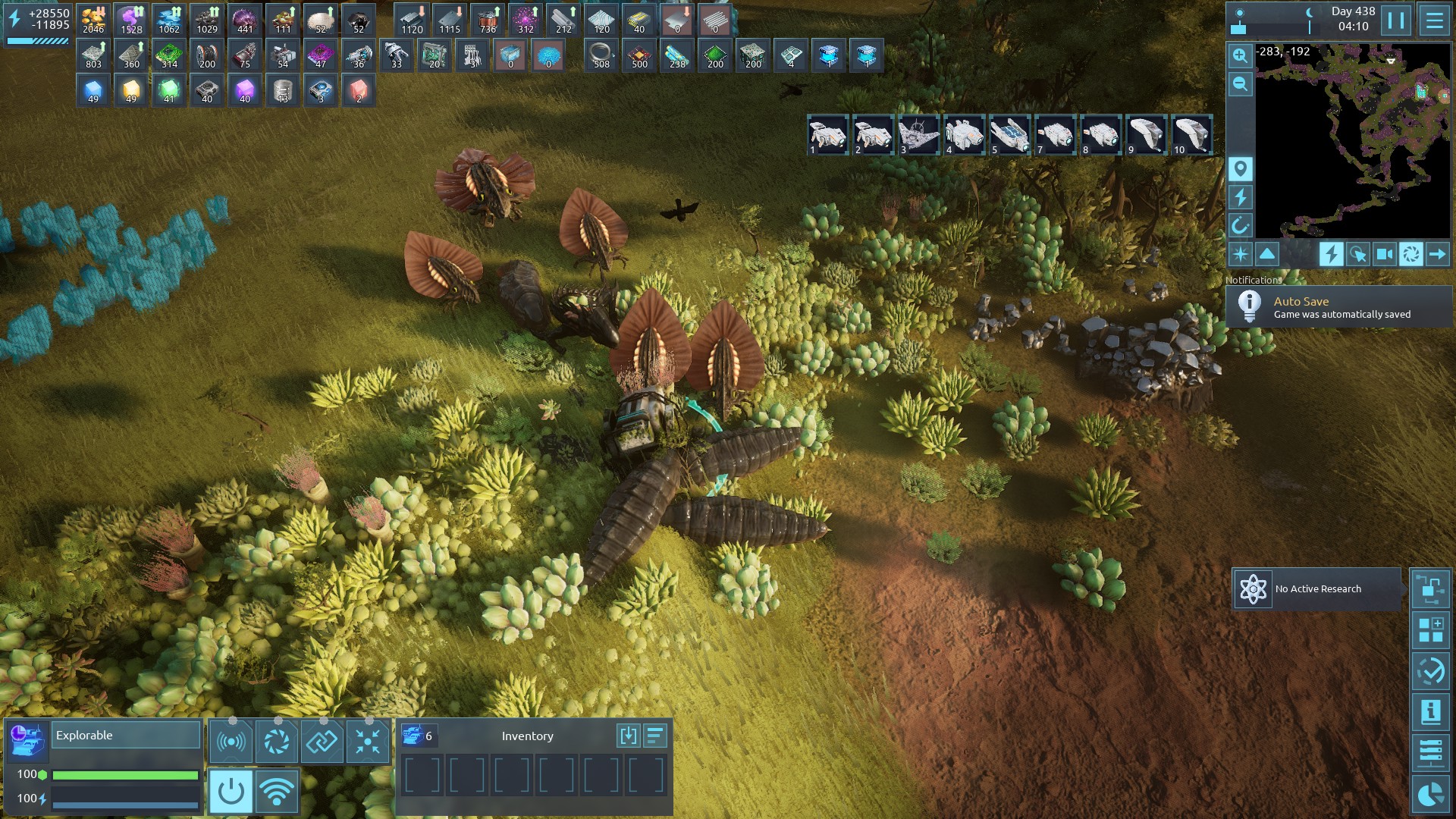Toggle the map location pin button

click(1240, 168)
